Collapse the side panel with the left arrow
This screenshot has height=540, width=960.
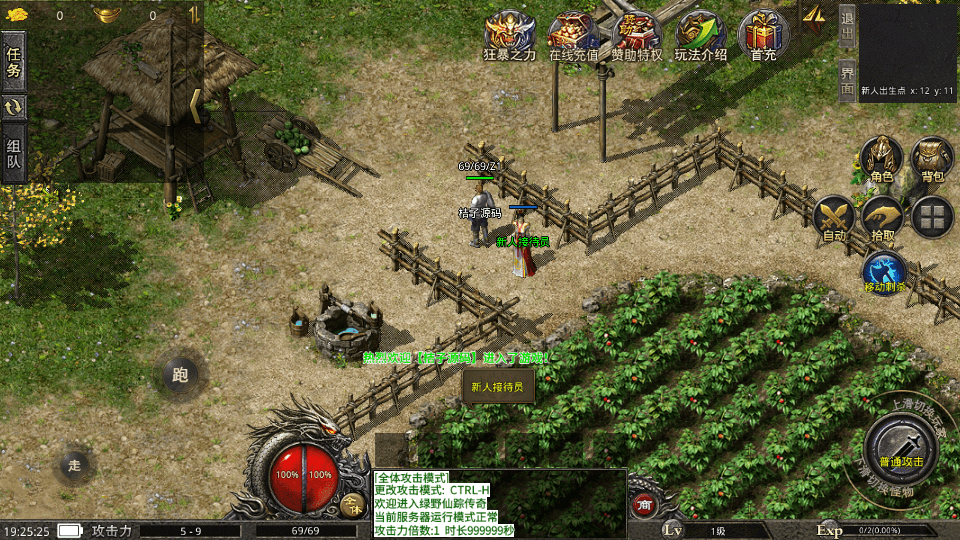pos(196,105)
